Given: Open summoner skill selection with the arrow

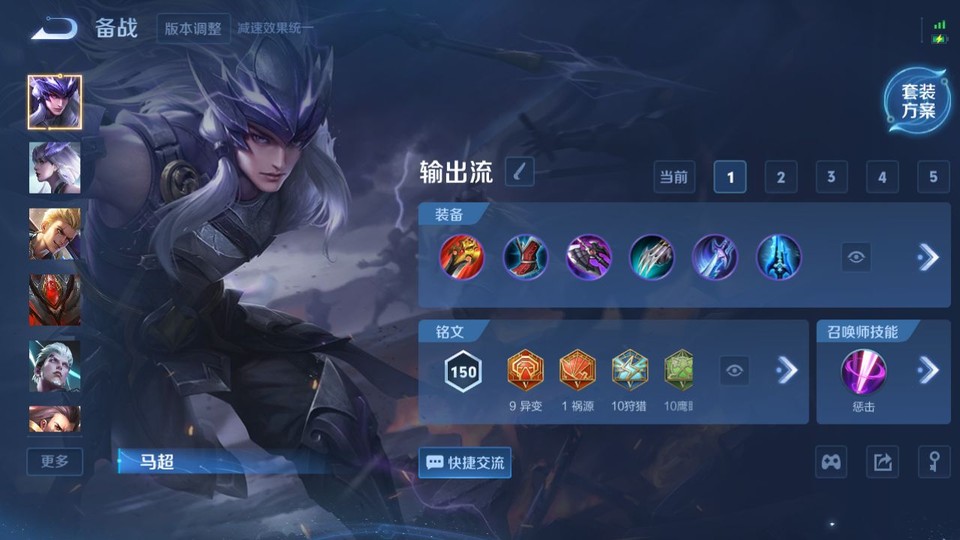Looking at the screenshot, I should (x=928, y=371).
